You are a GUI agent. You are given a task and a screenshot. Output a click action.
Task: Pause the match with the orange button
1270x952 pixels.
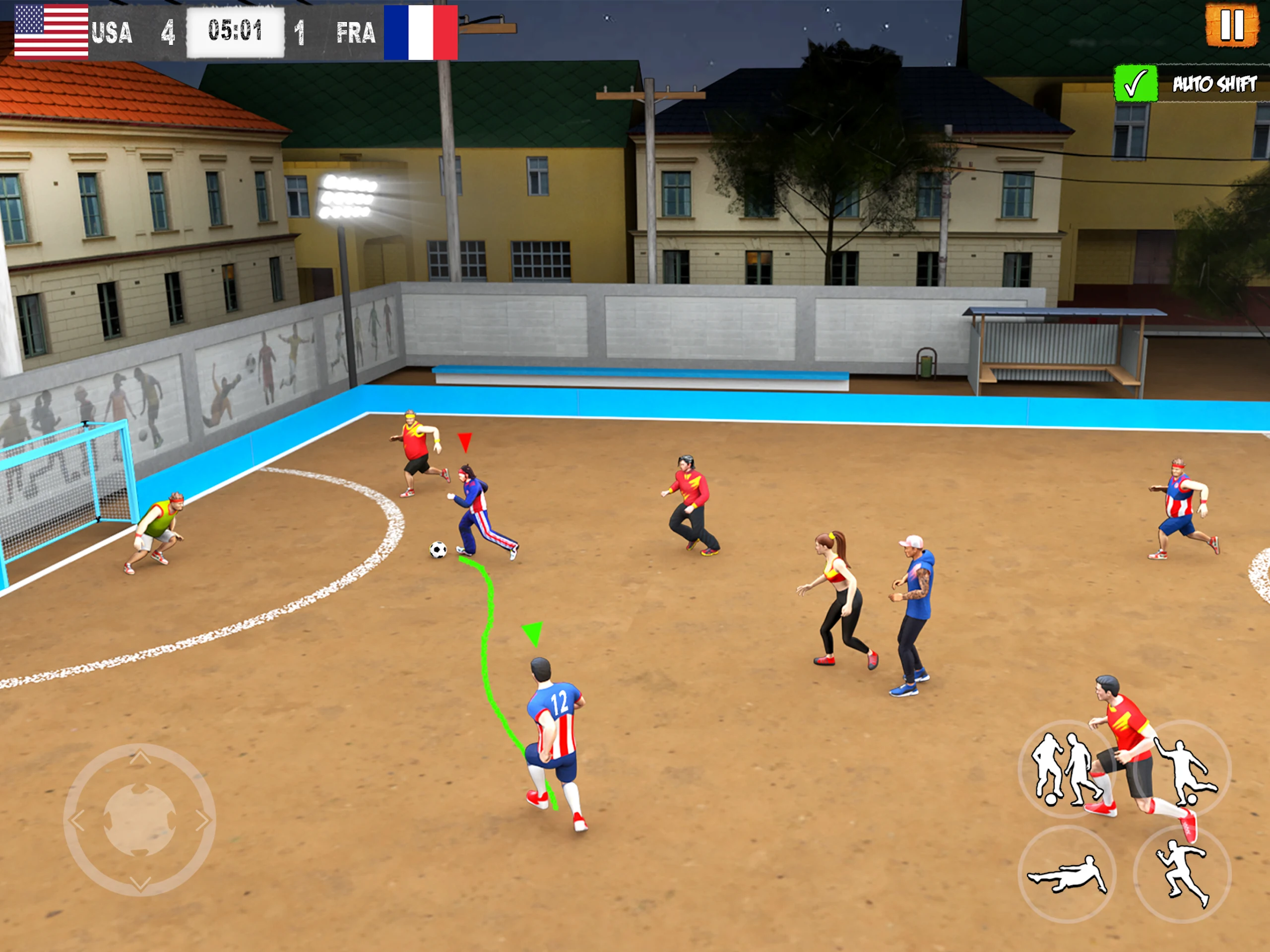click(1231, 25)
